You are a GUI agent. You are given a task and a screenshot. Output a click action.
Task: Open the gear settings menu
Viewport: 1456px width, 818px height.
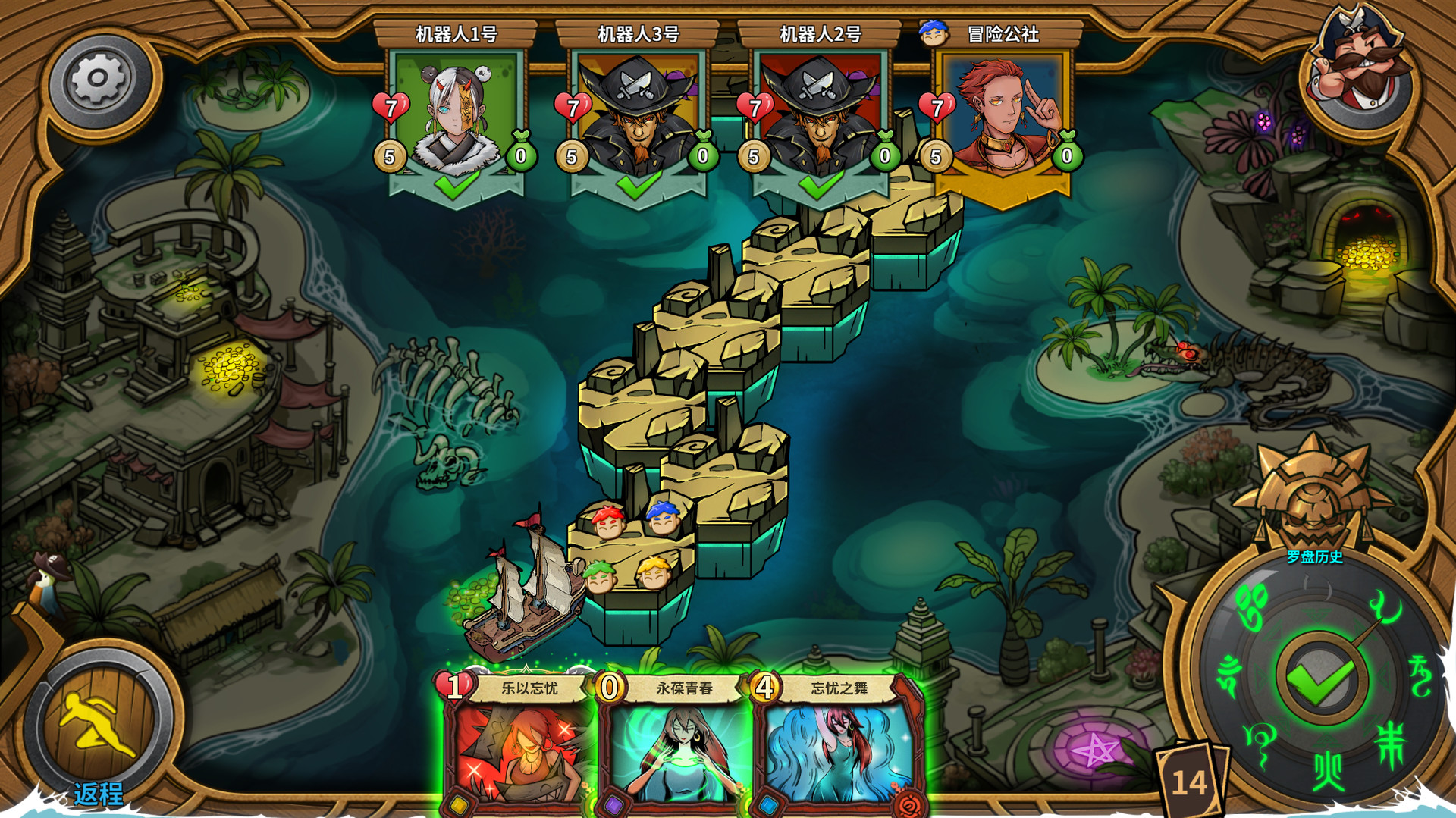click(x=98, y=80)
